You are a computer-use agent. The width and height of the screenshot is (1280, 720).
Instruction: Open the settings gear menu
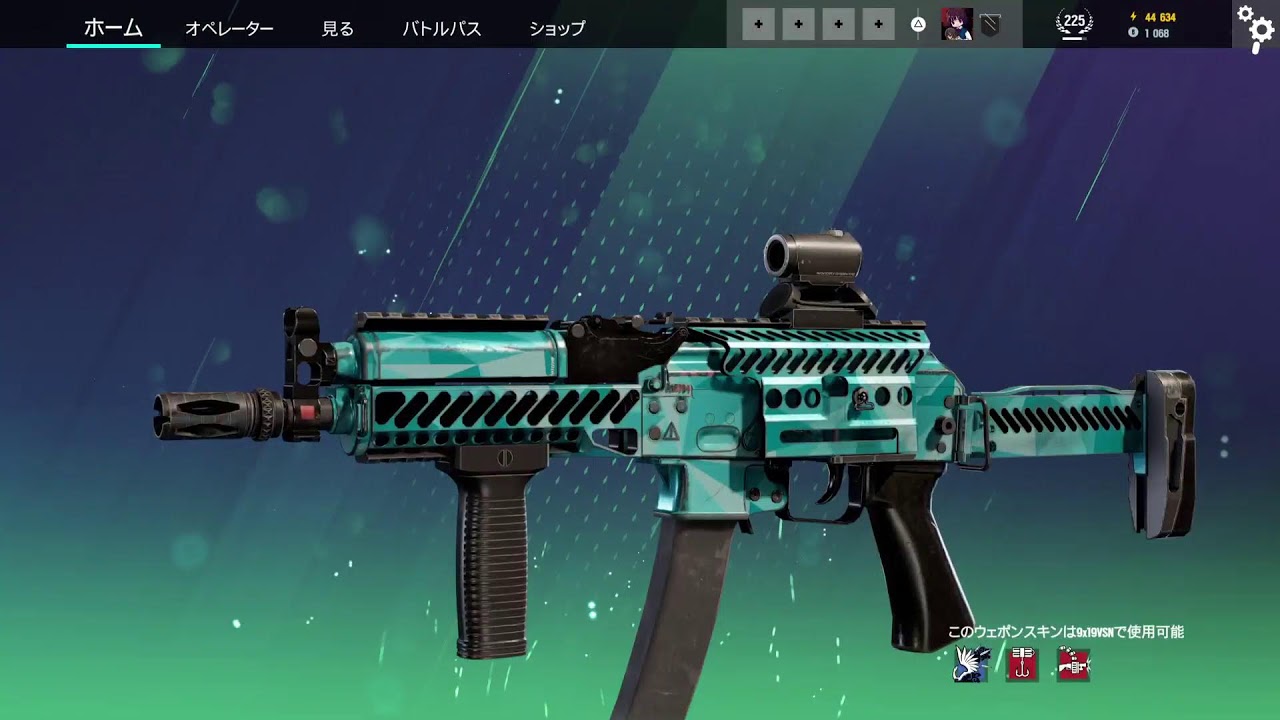(x=1254, y=25)
